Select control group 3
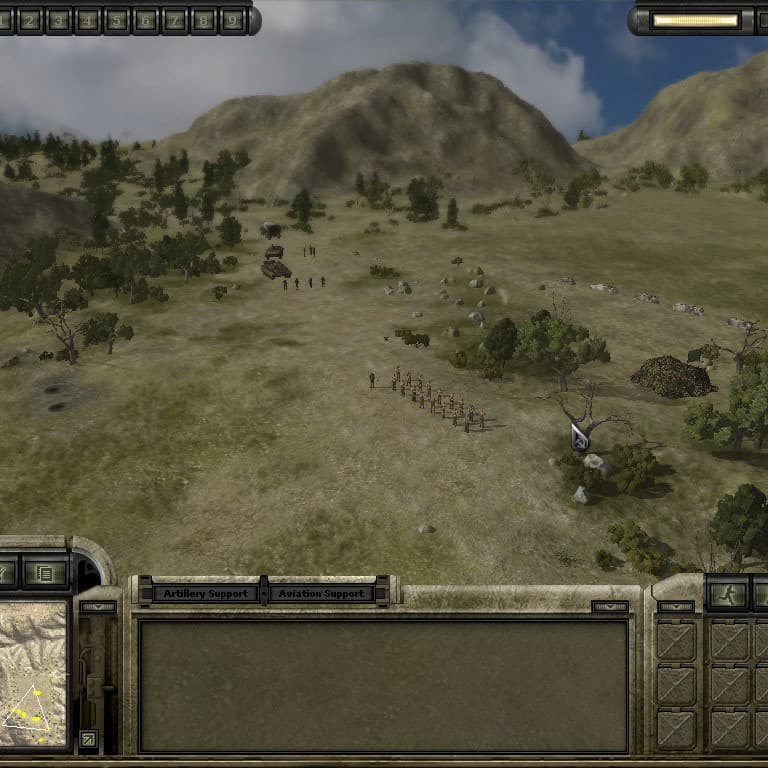The height and width of the screenshot is (768, 768). click(59, 19)
